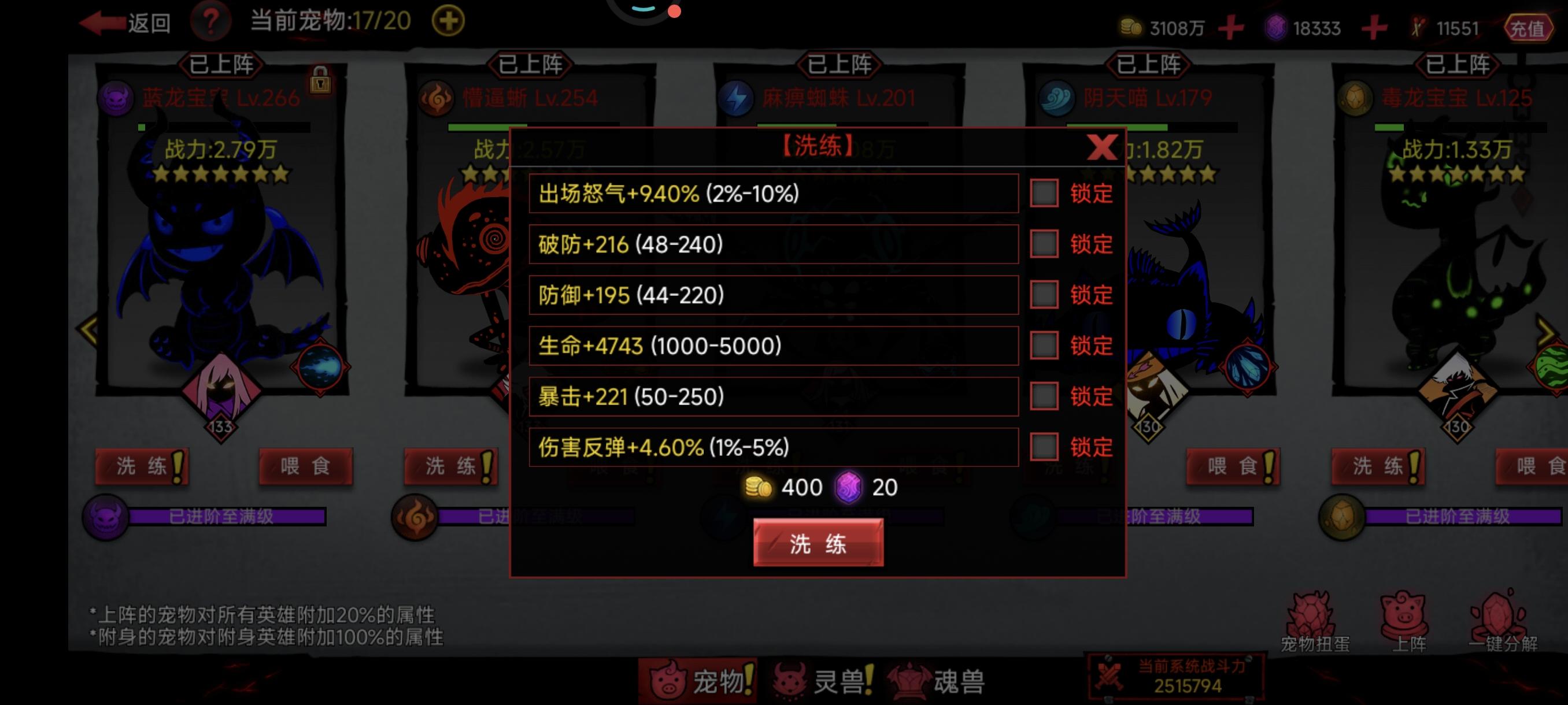This screenshot has height=705, width=1568.
Task: Open the question mark help icon
Action: tap(210, 22)
